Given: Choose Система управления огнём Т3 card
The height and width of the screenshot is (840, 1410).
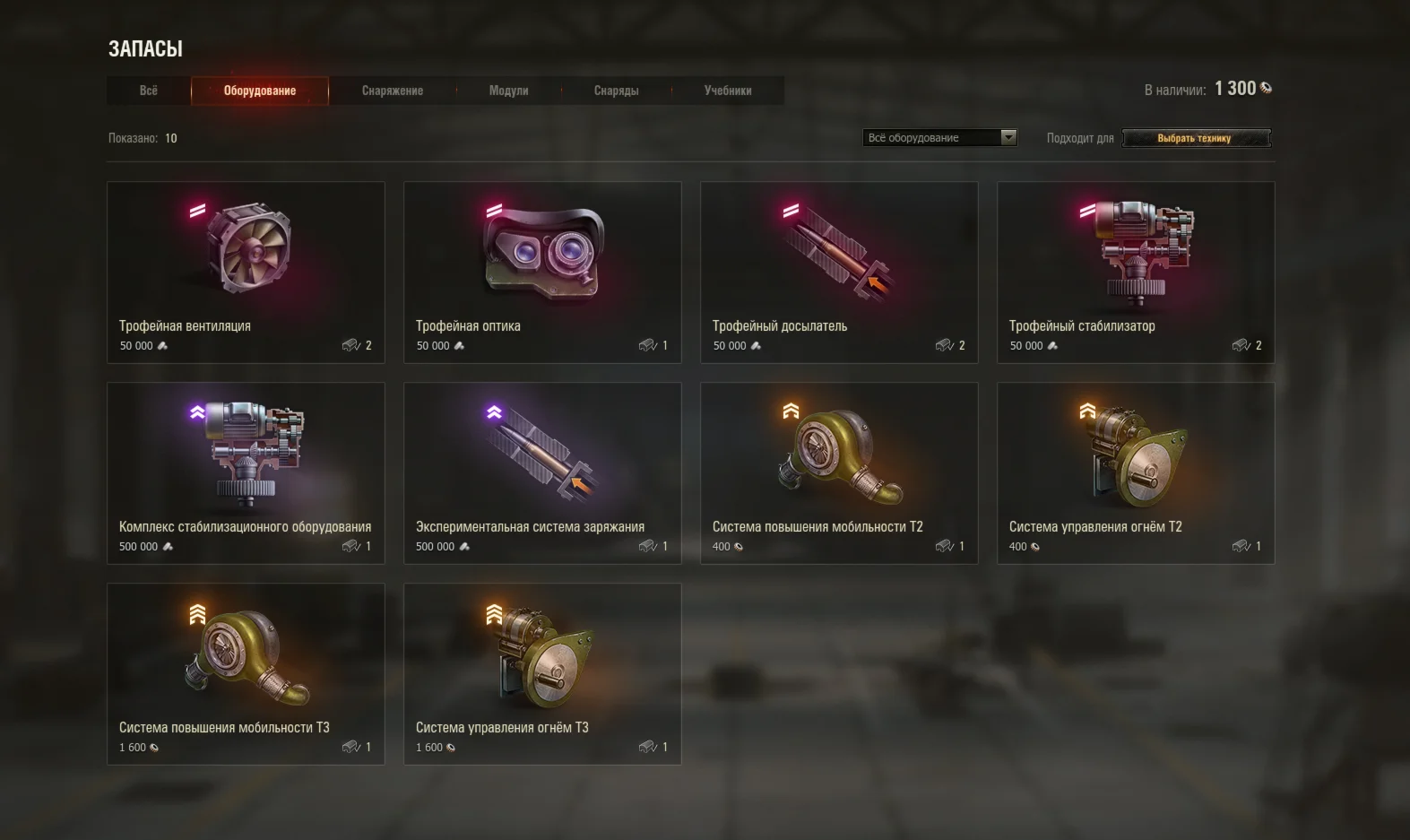Looking at the screenshot, I should pos(542,674).
